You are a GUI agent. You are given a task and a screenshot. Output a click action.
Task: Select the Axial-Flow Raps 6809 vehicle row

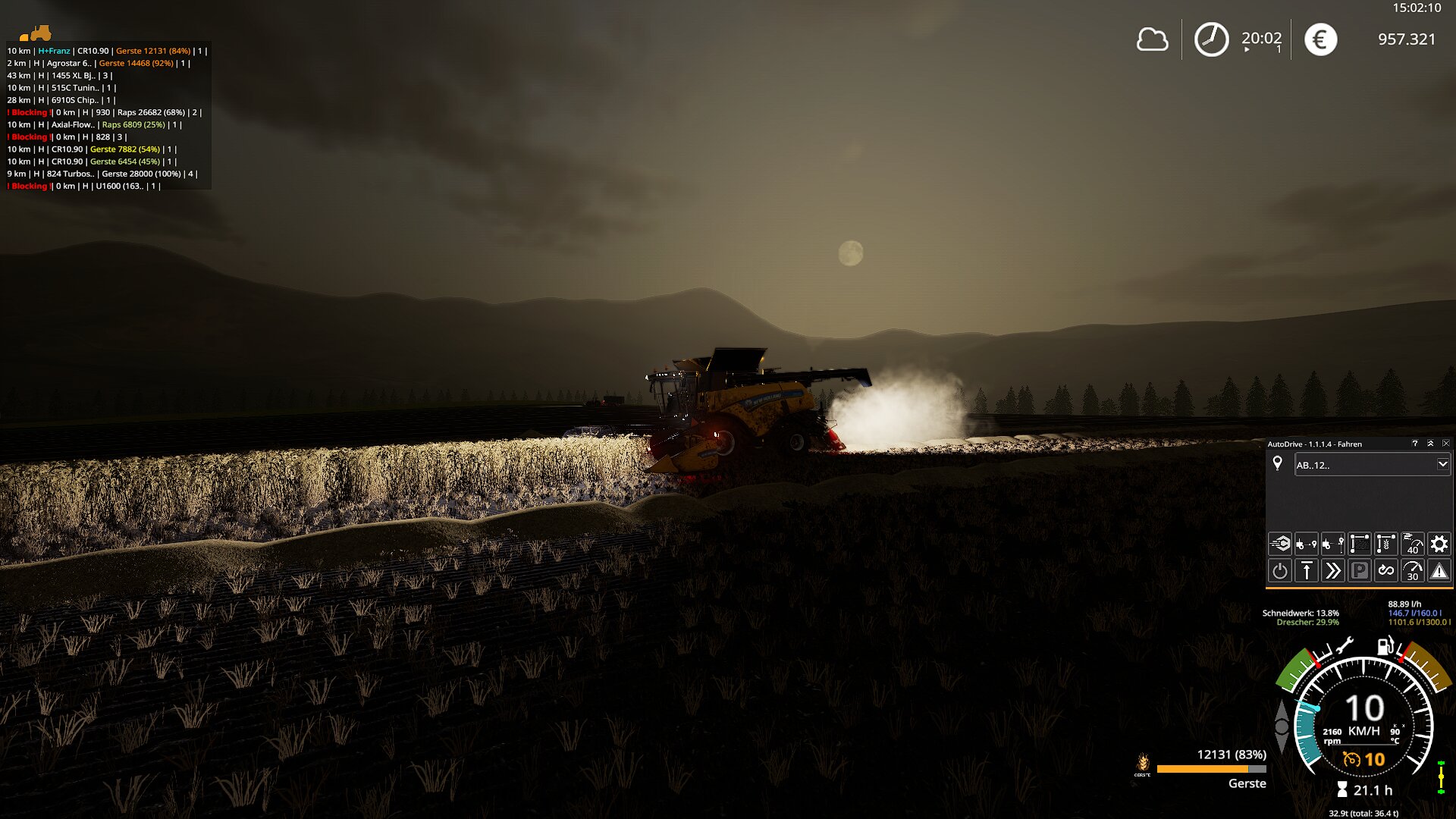click(x=95, y=124)
